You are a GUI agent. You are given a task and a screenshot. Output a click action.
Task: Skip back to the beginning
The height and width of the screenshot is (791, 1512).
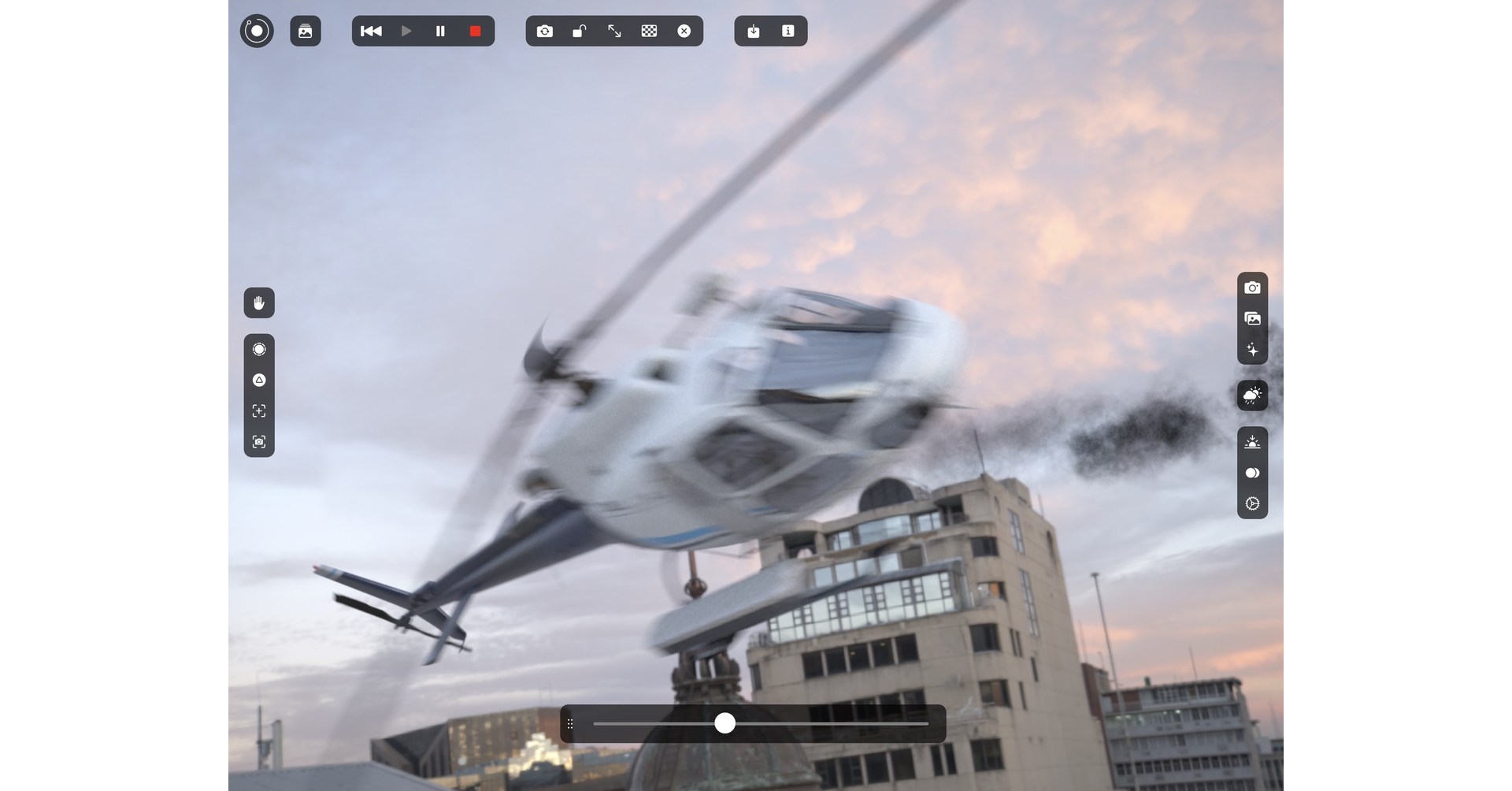[371, 31]
